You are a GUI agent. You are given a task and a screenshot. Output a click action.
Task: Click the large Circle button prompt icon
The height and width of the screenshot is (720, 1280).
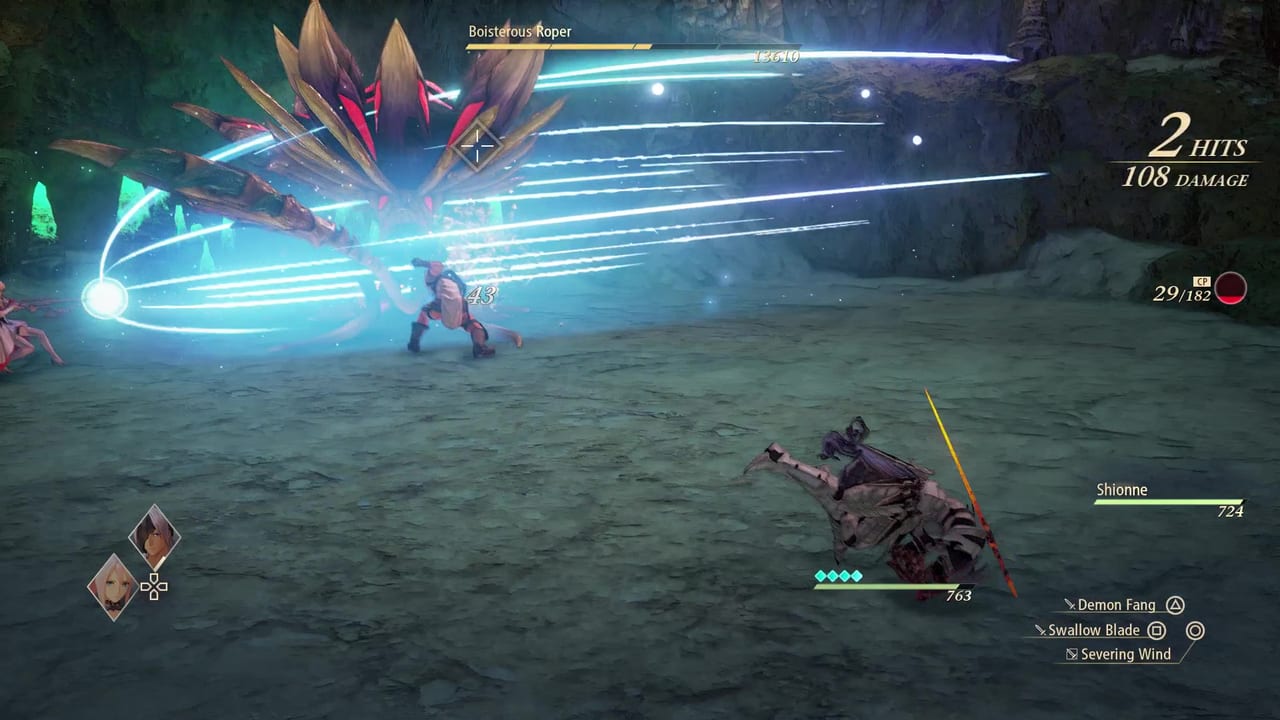(x=1195, y=631)
